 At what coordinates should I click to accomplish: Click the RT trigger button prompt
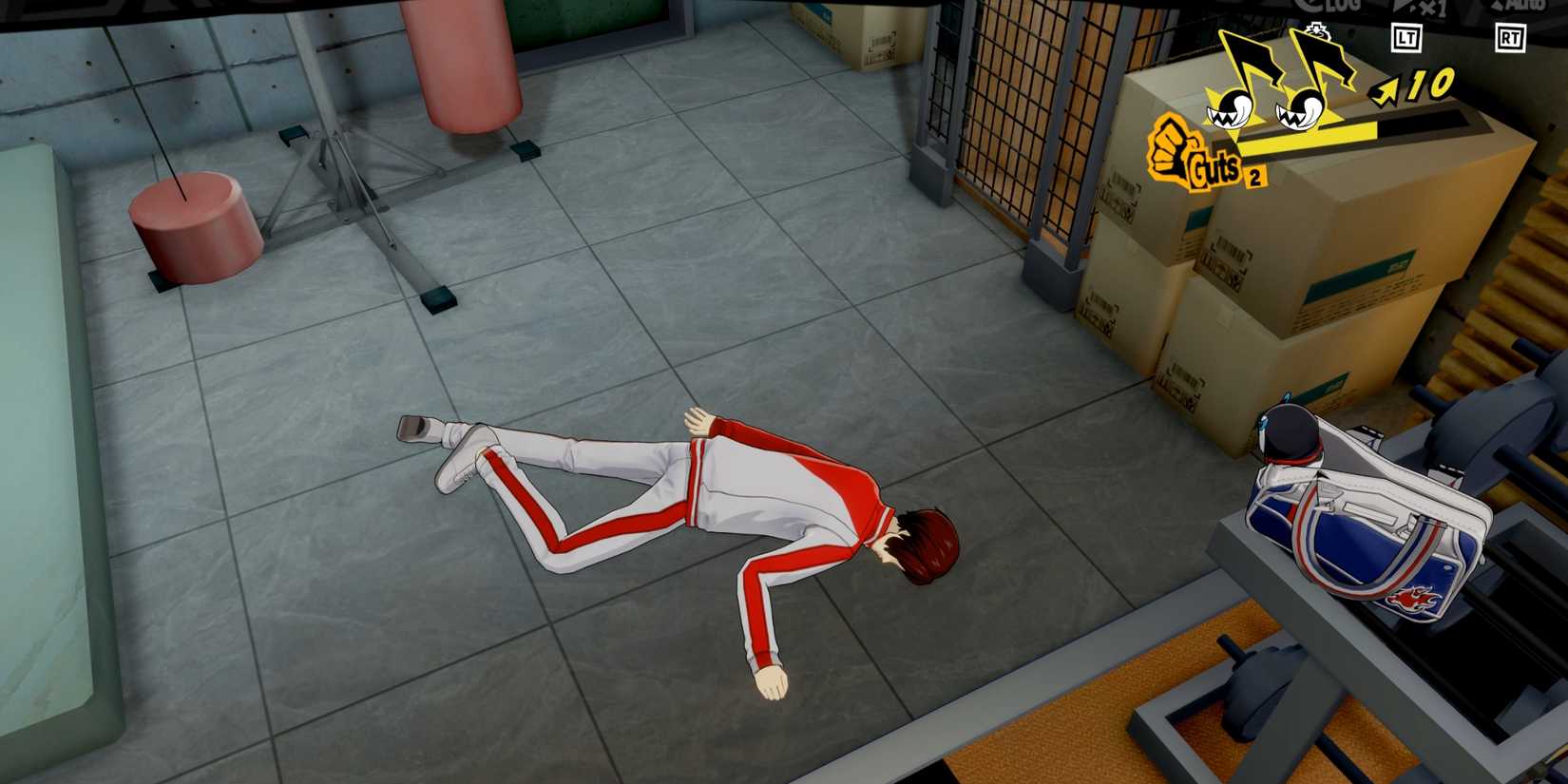[x=1510, y=38]
